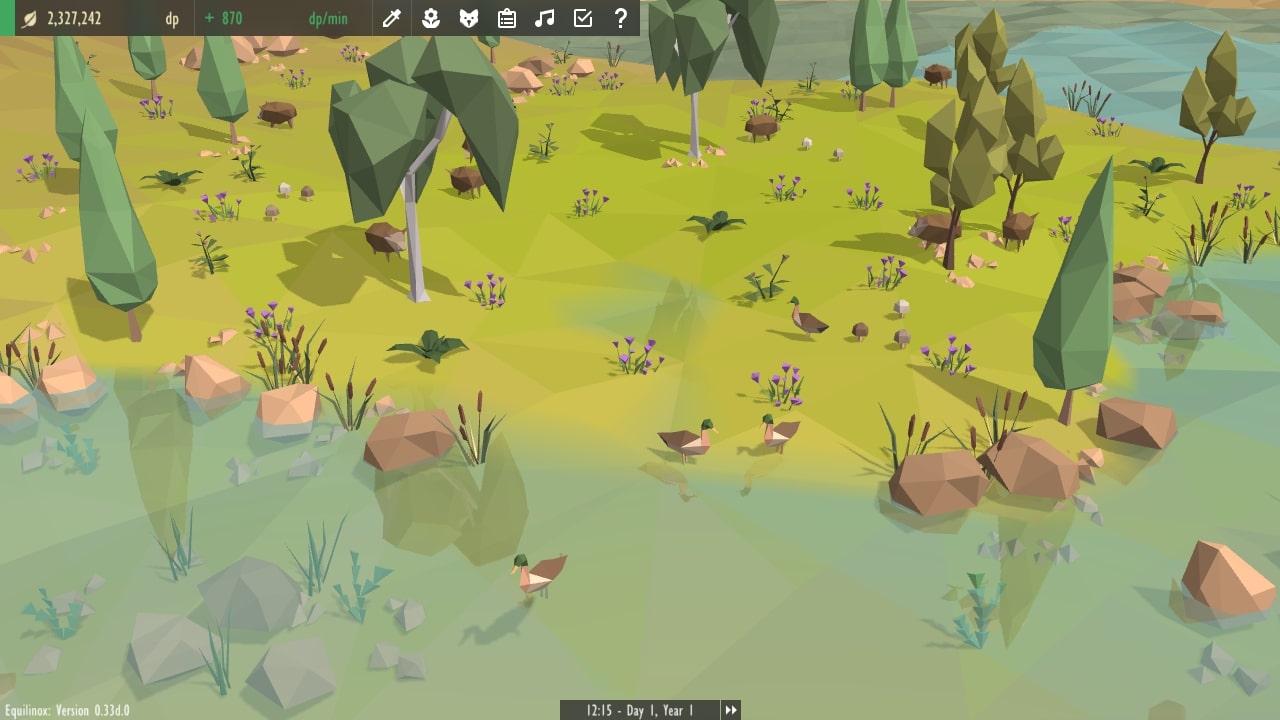The height and width of the screenshot is (720, 1280).
Task: Open the checkbox checklist icon
Action: (583, 18)
